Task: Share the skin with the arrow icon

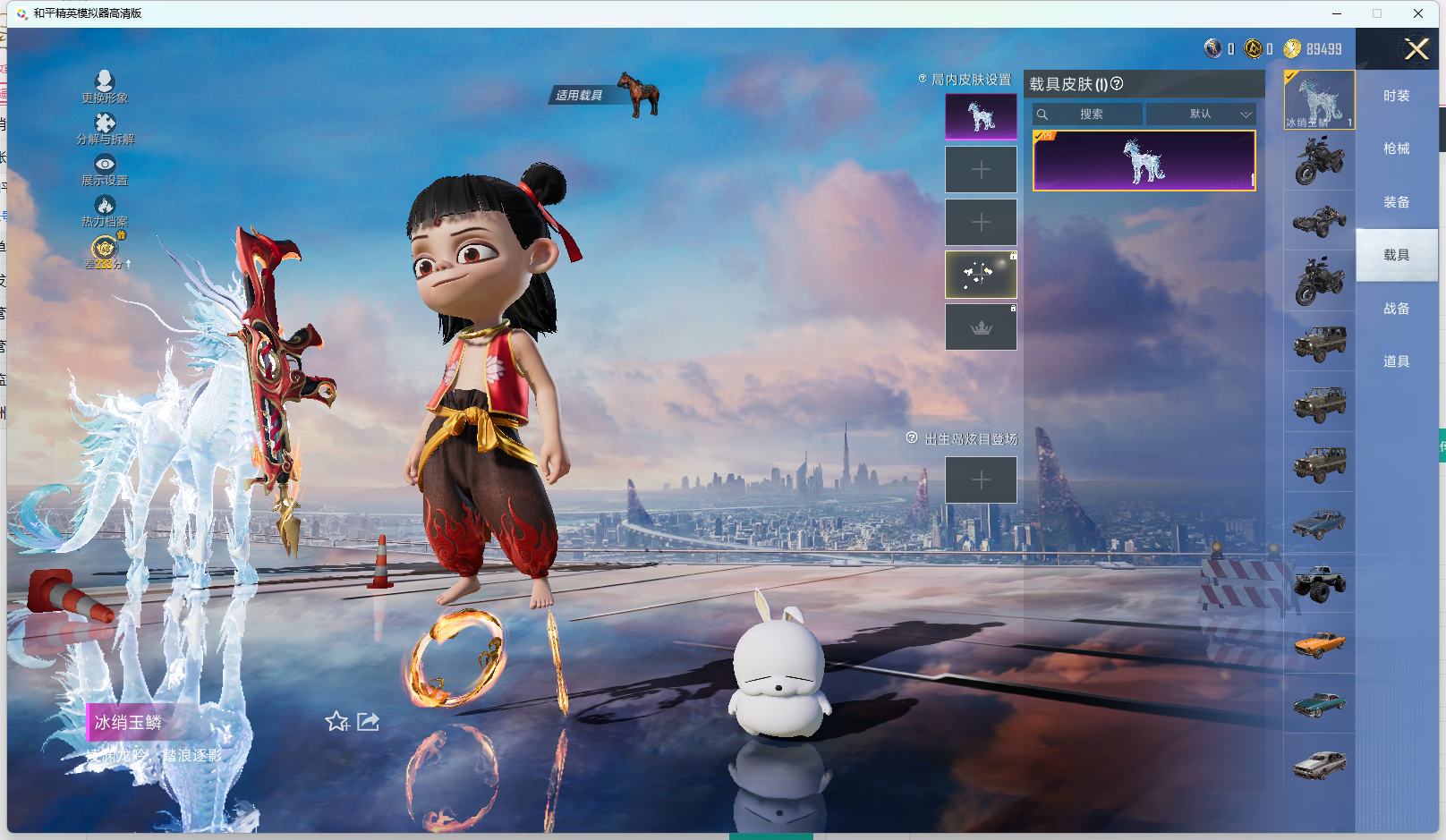Action: [x=369, y=721]
